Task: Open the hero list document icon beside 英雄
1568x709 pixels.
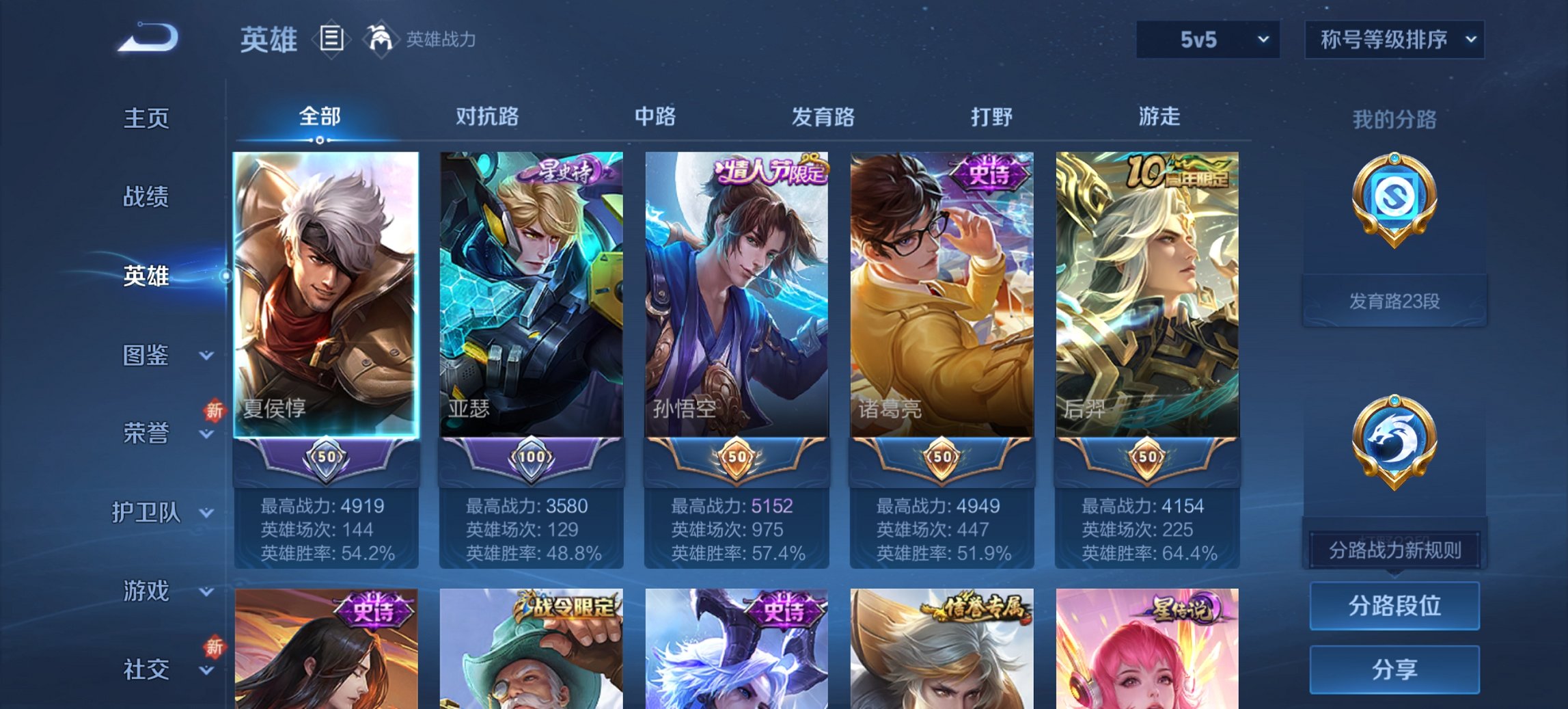Action: [331, 40]
